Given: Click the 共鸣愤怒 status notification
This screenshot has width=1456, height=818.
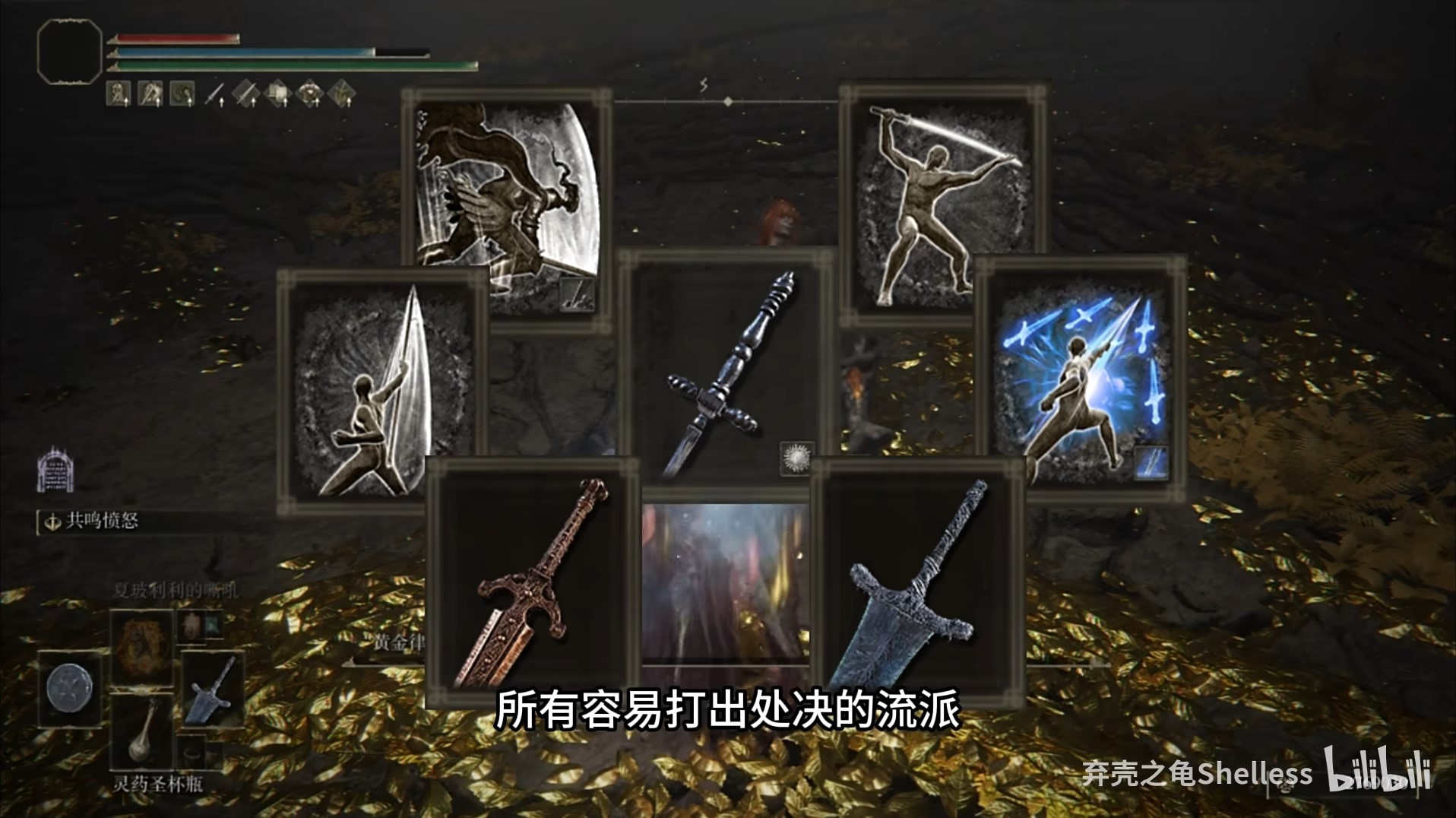Looking at the screenshot, I should pyautogui.click(x=100, y=522).
